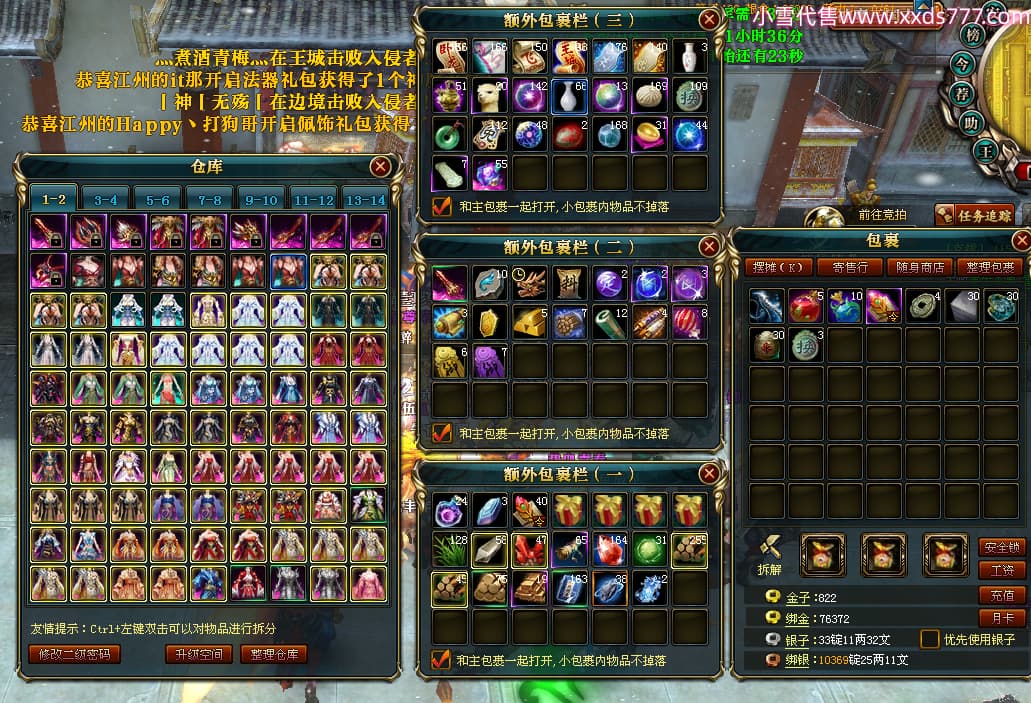Screen dimensions: 1031x703
Task: Close 额外包裹栏（三） panel
Action: tap(708, 19)
